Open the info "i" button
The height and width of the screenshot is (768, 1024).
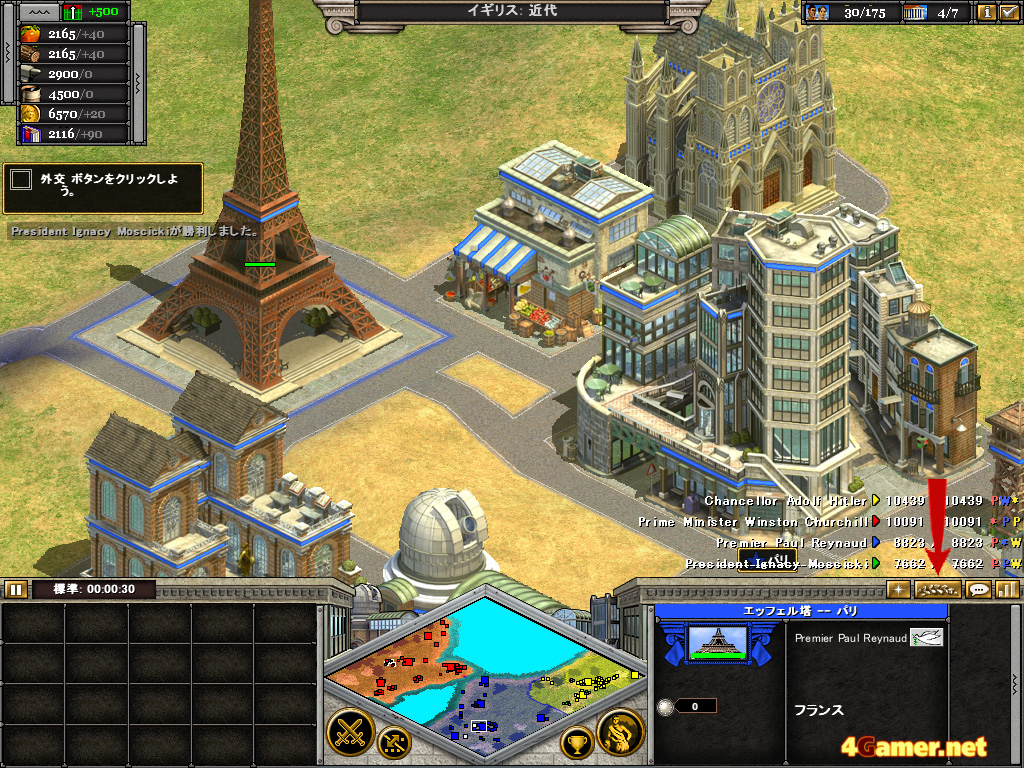pos(986,13)
